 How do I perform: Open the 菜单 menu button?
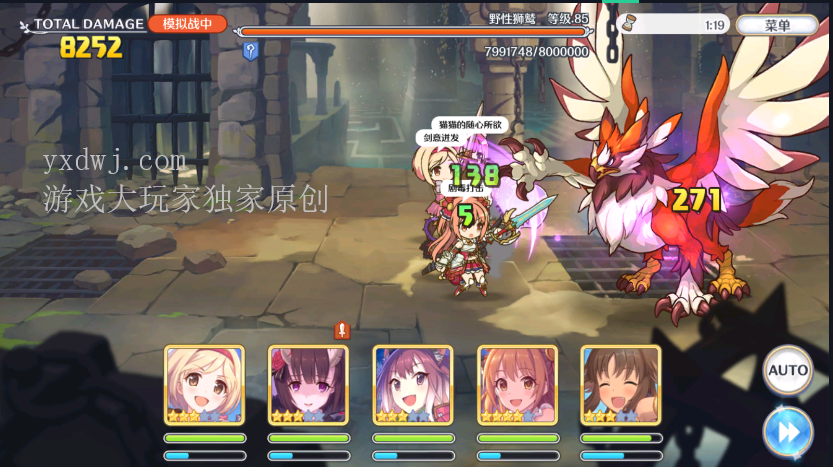pyautogui.click(x=776, y=25)
